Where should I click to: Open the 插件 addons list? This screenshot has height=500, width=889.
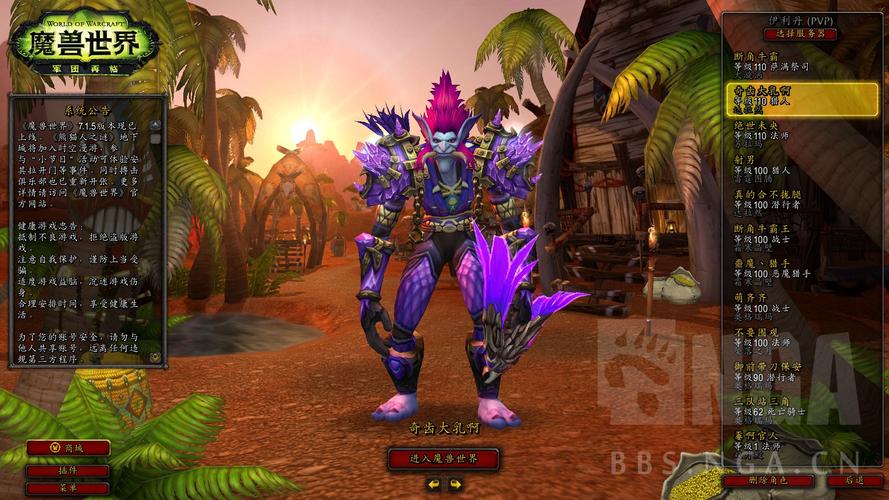pyautogui.click(x=68, y=470)
